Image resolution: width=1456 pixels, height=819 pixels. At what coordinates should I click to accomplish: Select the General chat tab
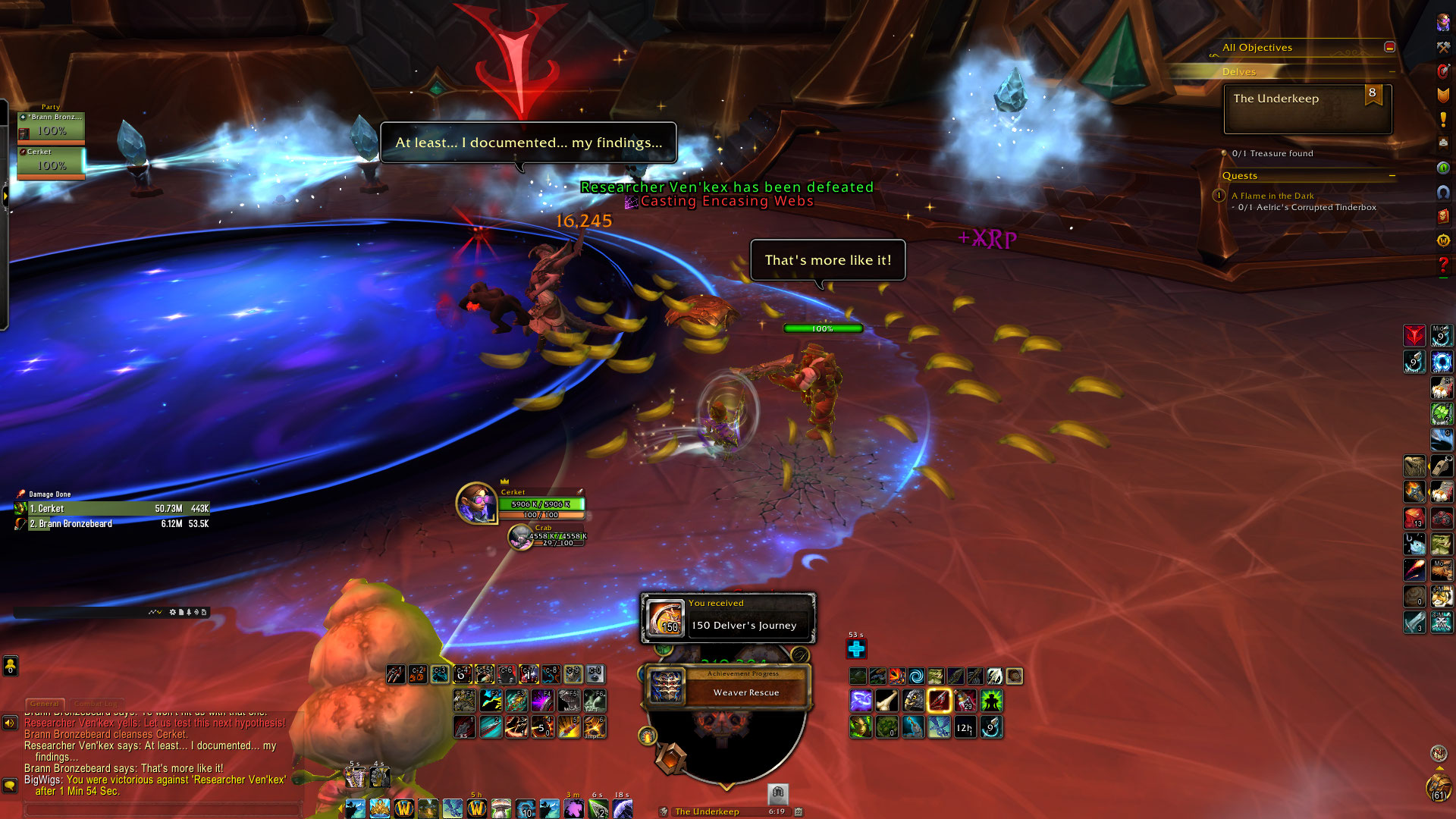[x=45, y=704]
